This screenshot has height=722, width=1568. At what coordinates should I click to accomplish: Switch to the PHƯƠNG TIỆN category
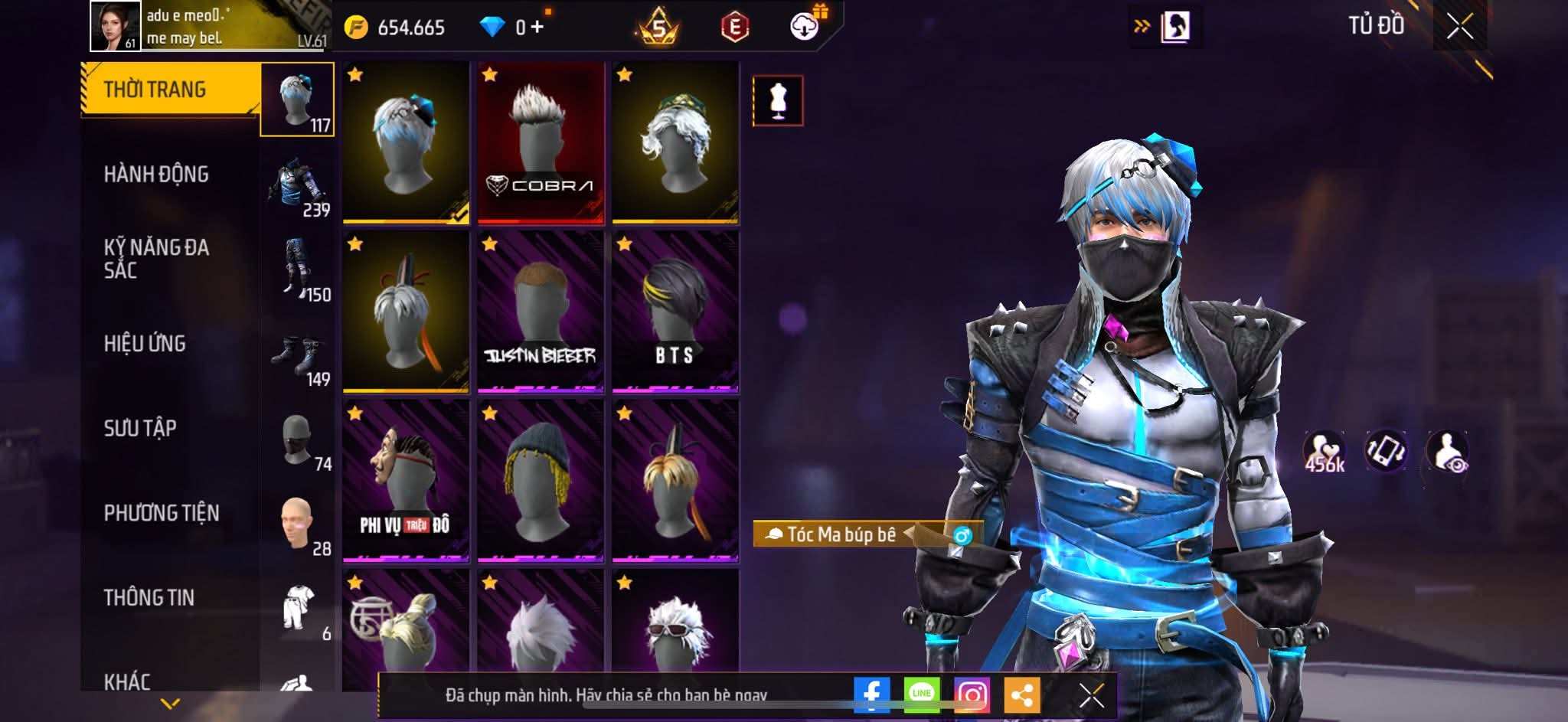(162, 513)
